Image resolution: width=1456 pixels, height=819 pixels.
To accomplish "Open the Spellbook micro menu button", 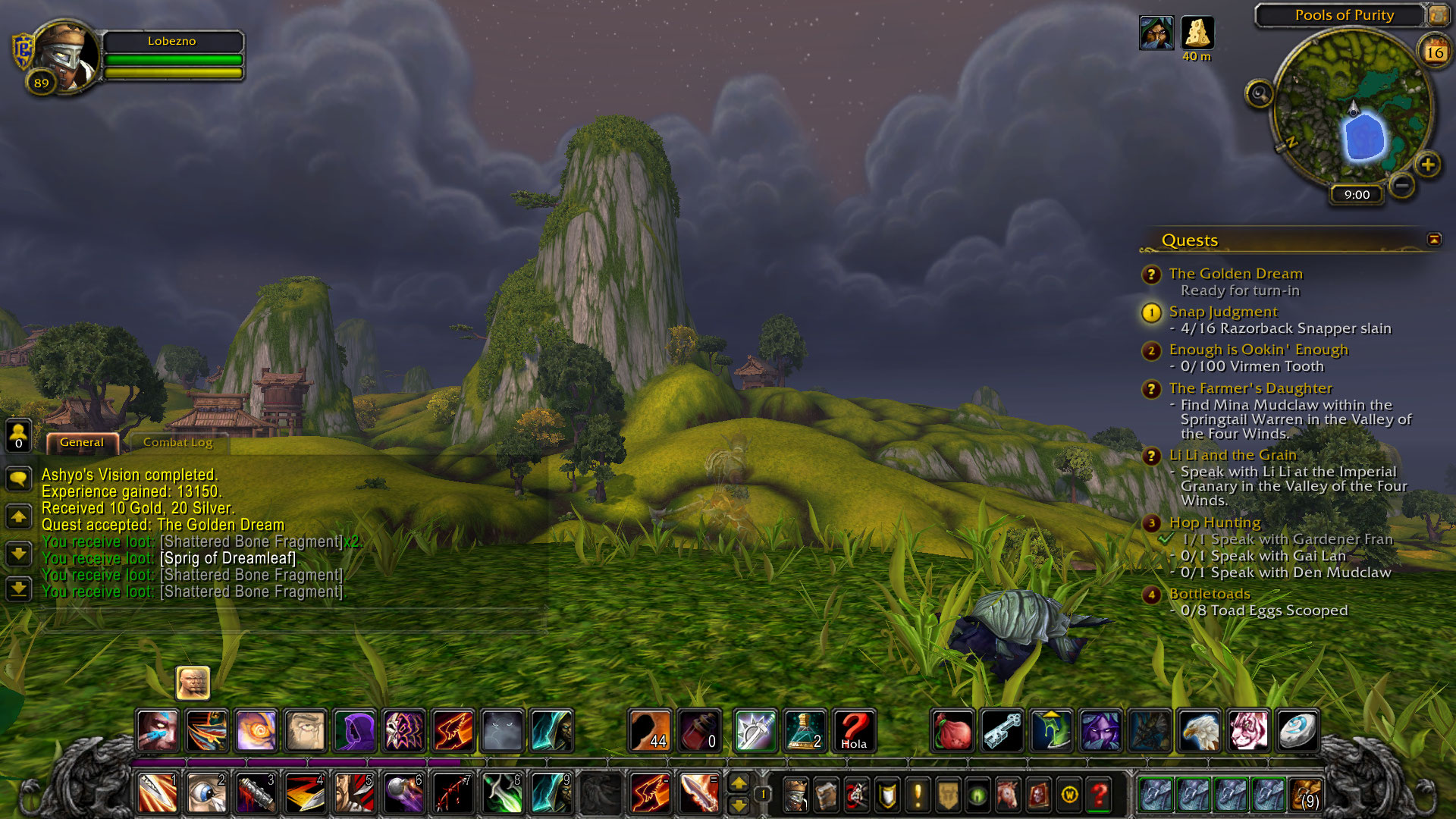I will click(826, 795).
